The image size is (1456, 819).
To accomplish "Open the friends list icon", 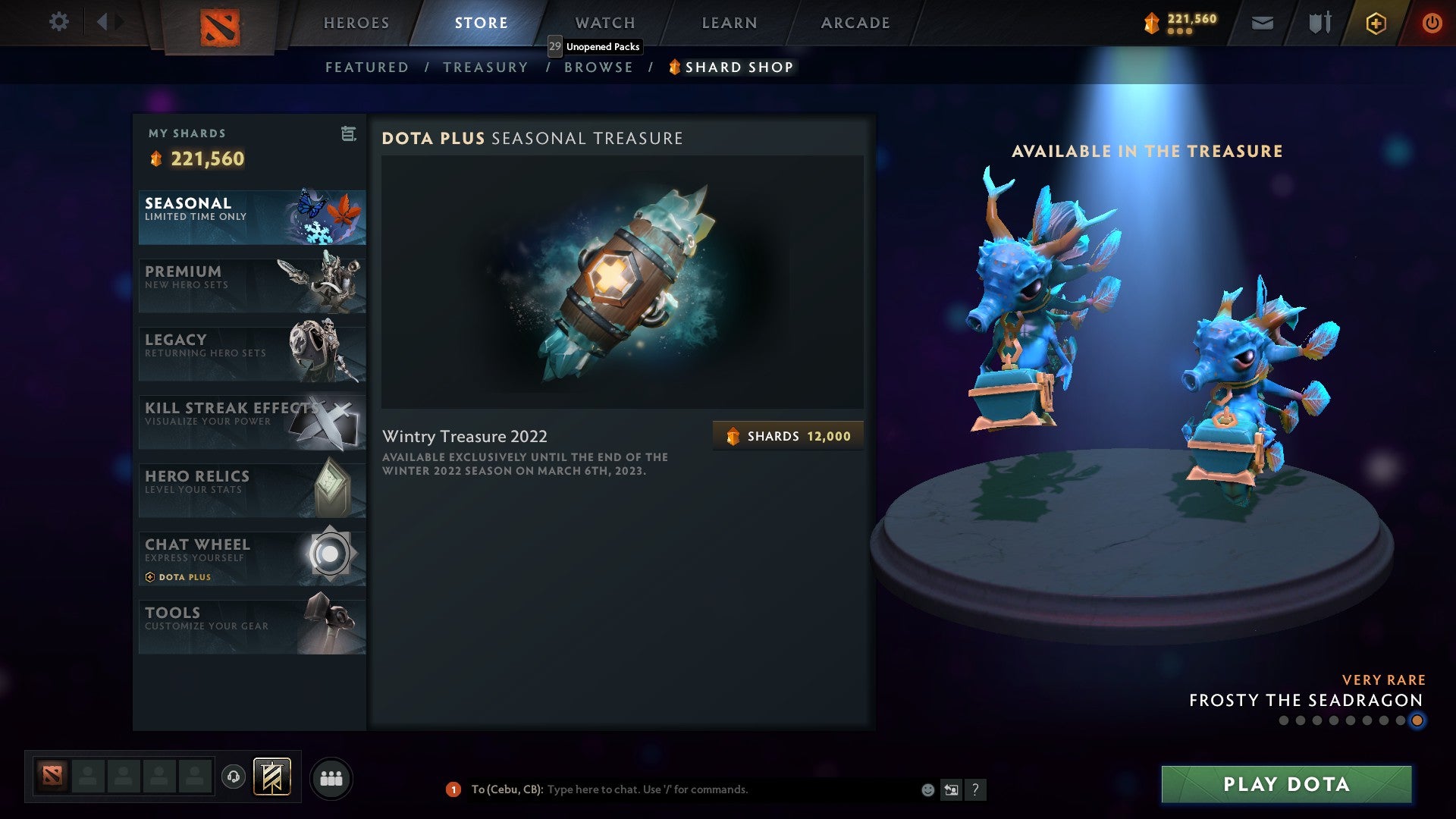I will click(331, 777).
